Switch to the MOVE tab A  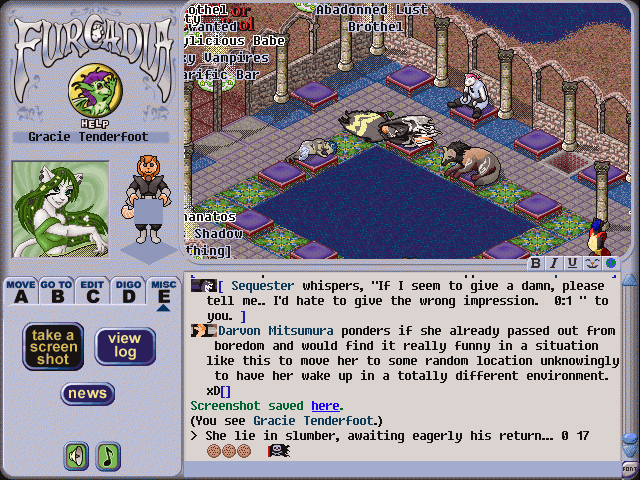tap(21, 291)
